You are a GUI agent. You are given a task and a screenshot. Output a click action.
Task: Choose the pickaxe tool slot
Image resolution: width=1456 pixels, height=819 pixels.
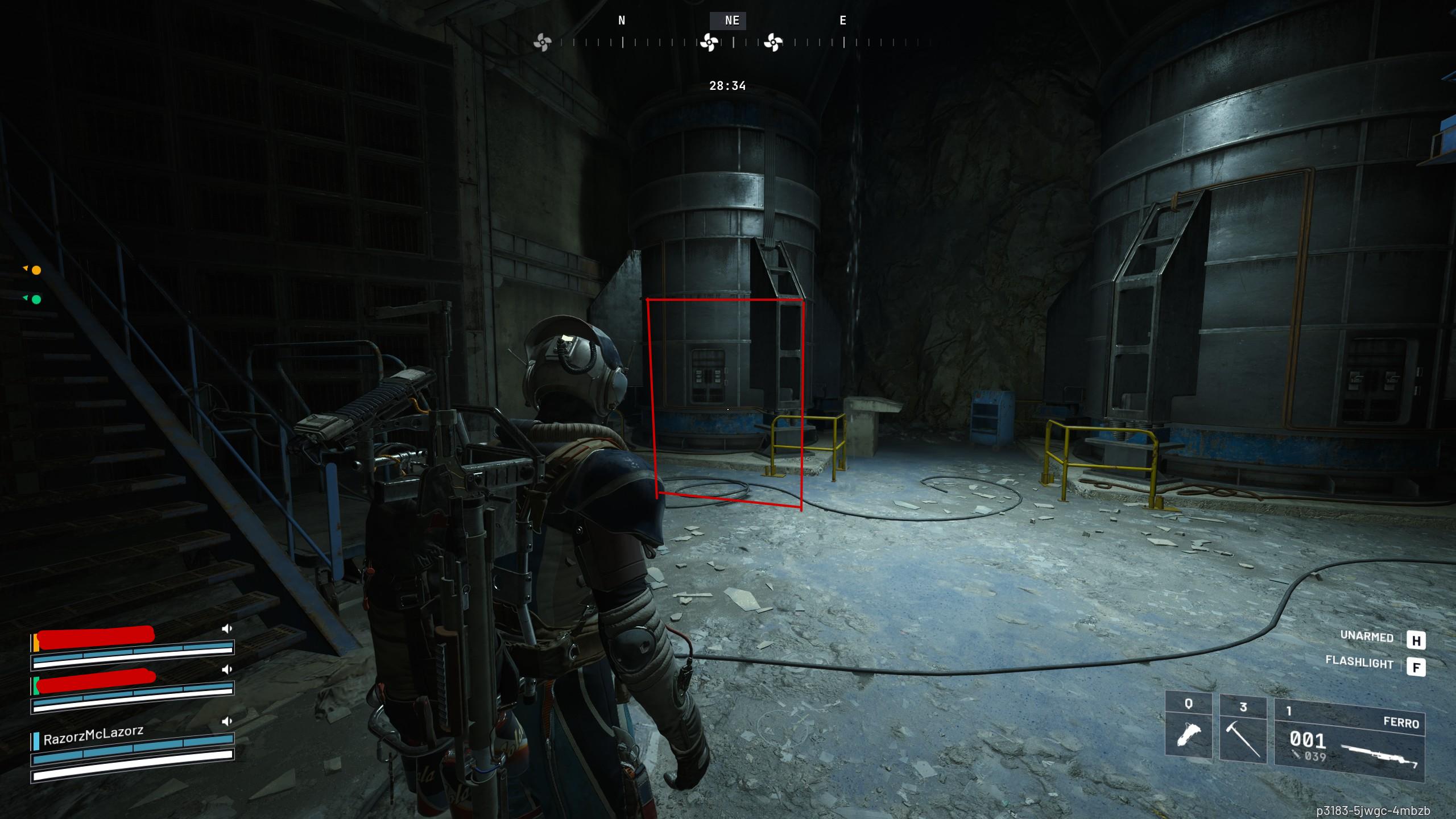pos(1243,729)
